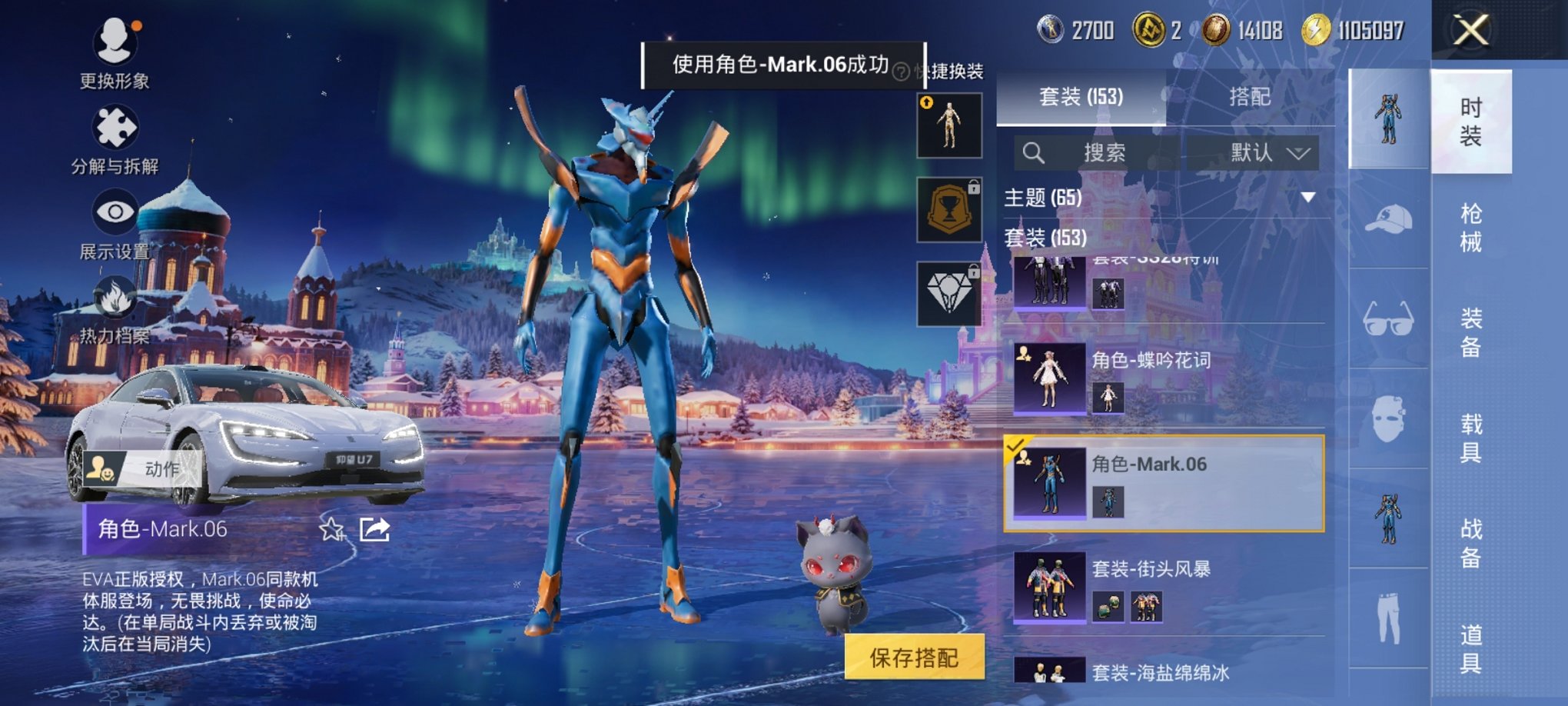Select the mannequin body preview icon

[949, 125]
